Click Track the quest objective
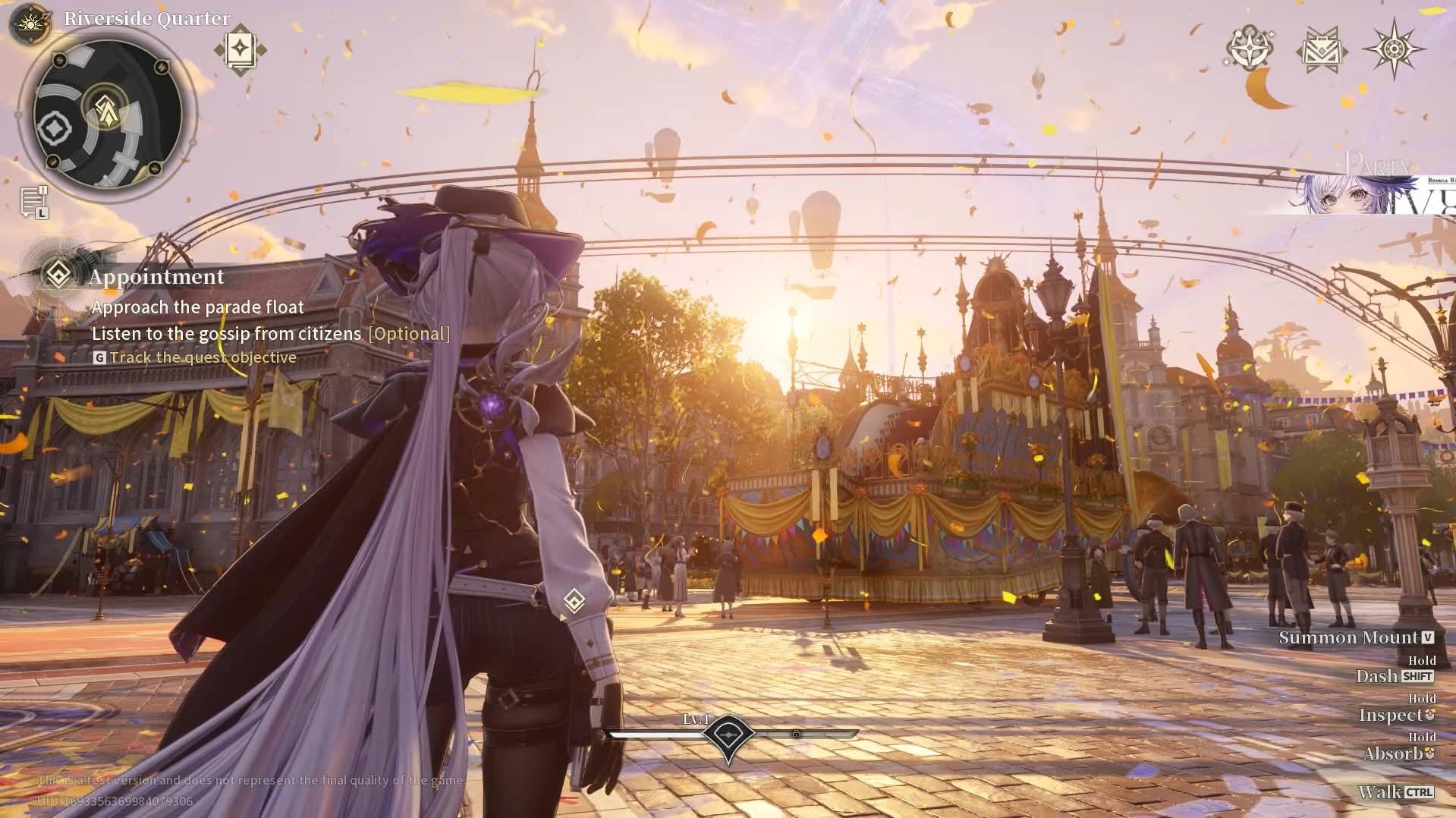The width and height of the screenshot is (1456, 818). pos(202,357)
